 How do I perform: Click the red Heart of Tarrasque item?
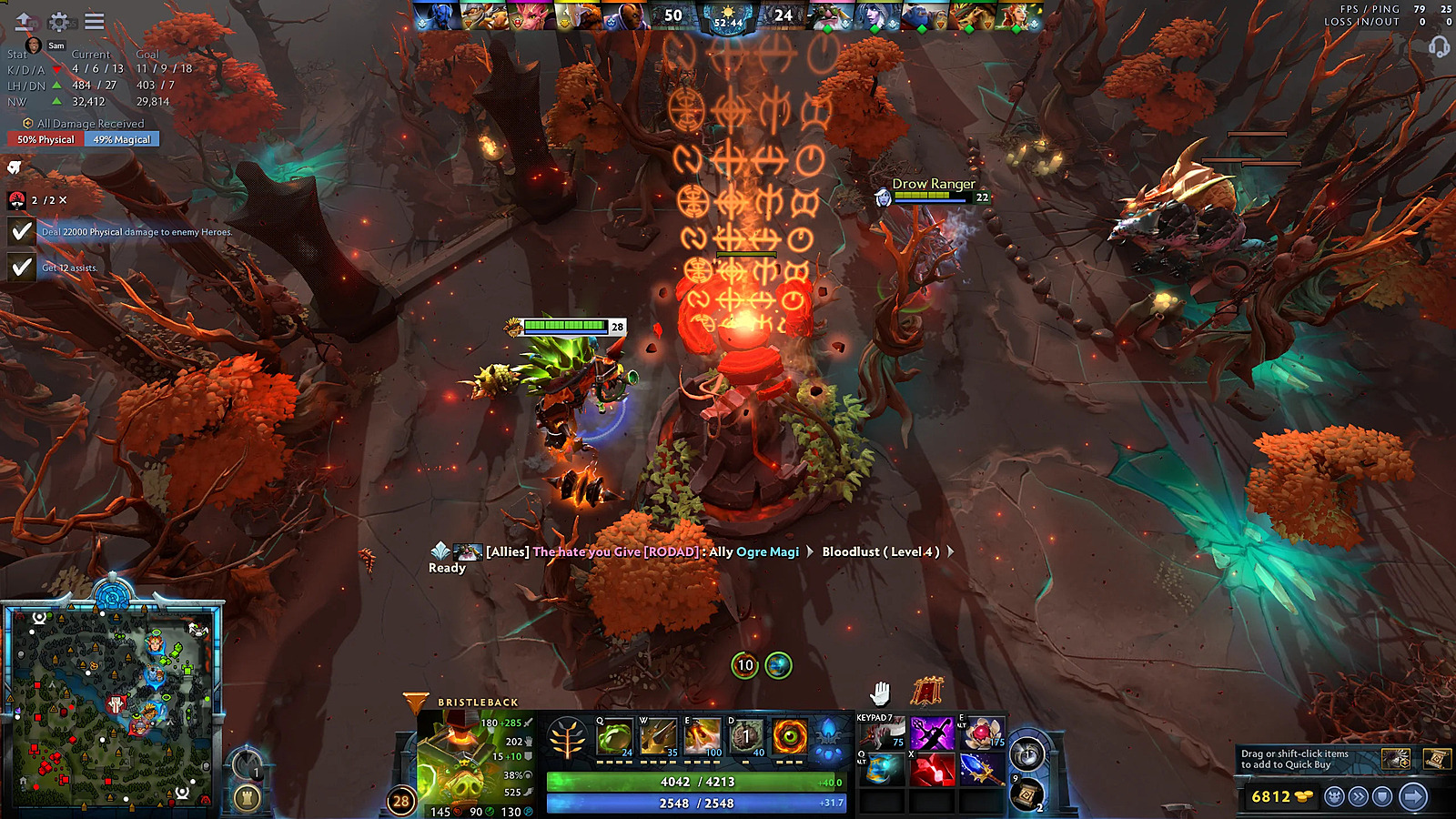[932, 770]
